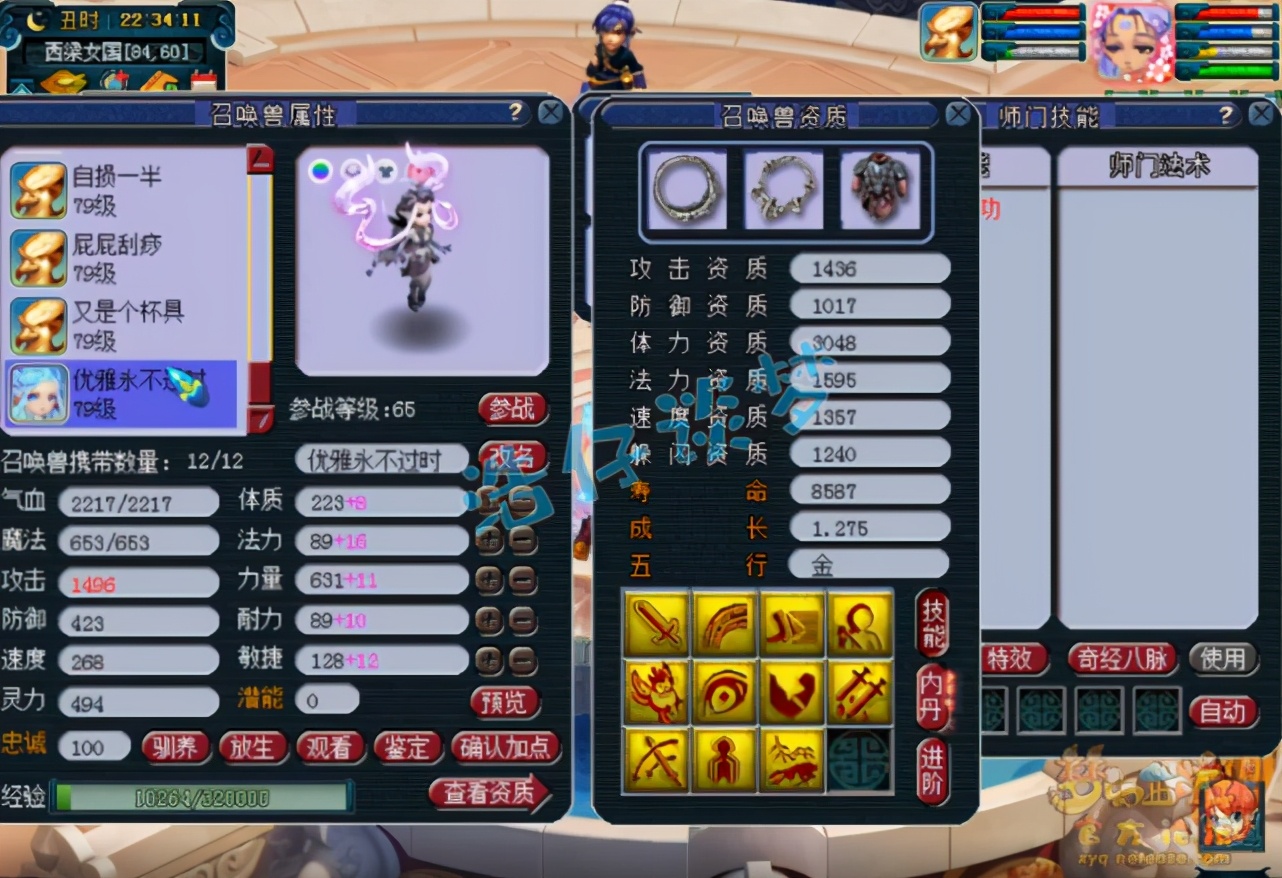The height and width of the screenshot is (878, 1282).
Task: Click the 自动 button in the right panel
Action: click(1223, 713)
